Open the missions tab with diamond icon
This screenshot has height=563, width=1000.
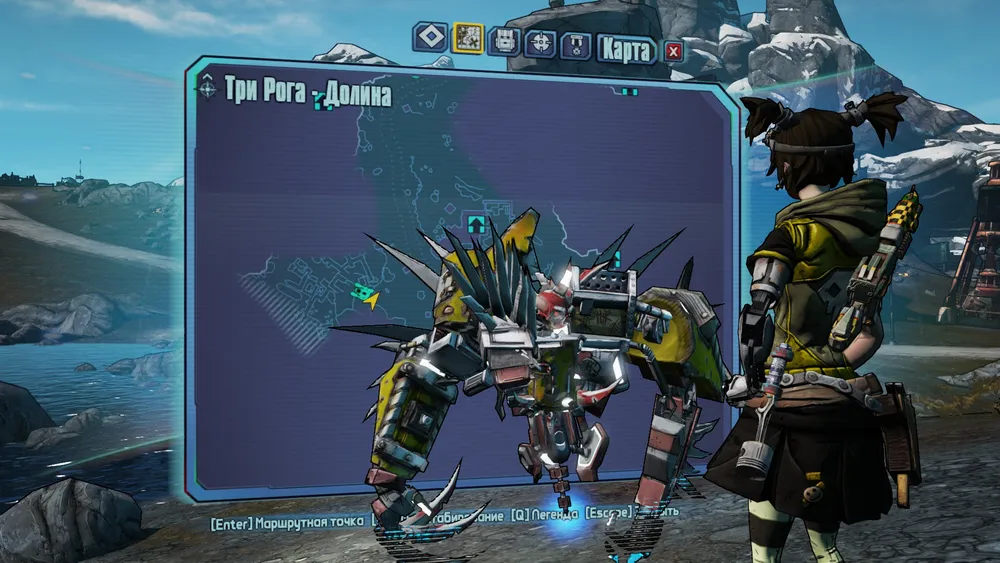431,39
